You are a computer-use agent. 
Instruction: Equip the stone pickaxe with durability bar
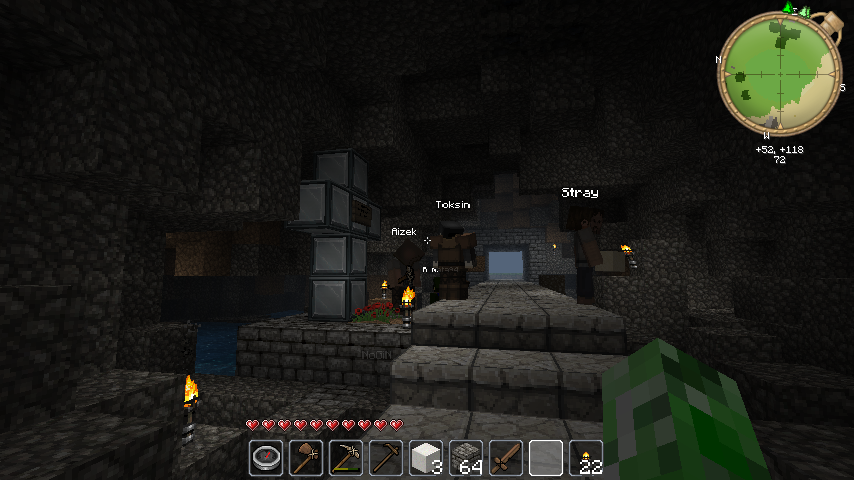point(346,458)
